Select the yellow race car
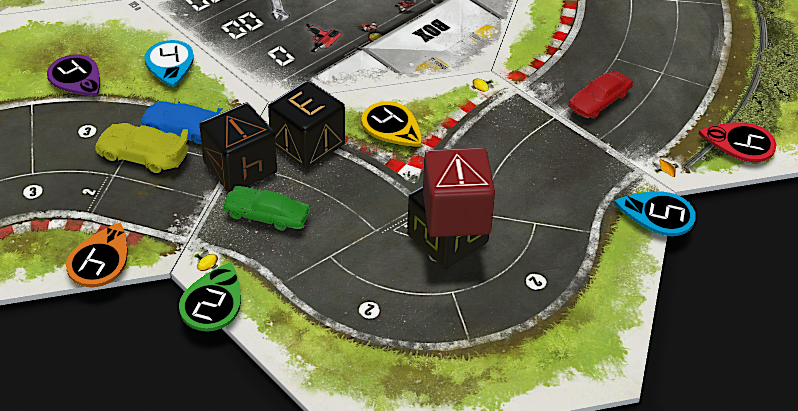 coord(141,142)
